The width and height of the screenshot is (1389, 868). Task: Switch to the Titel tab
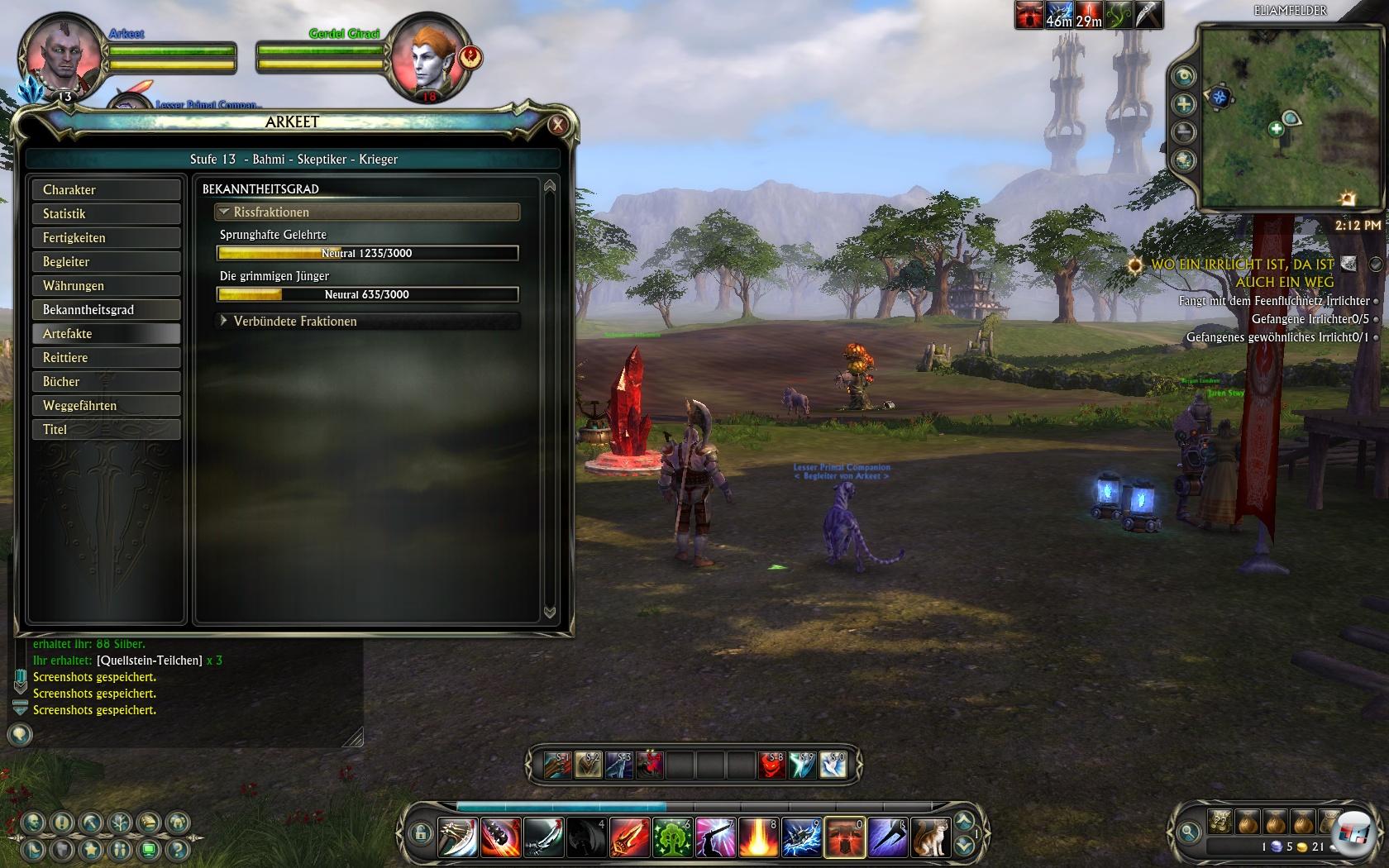click(x=106, y=429)
